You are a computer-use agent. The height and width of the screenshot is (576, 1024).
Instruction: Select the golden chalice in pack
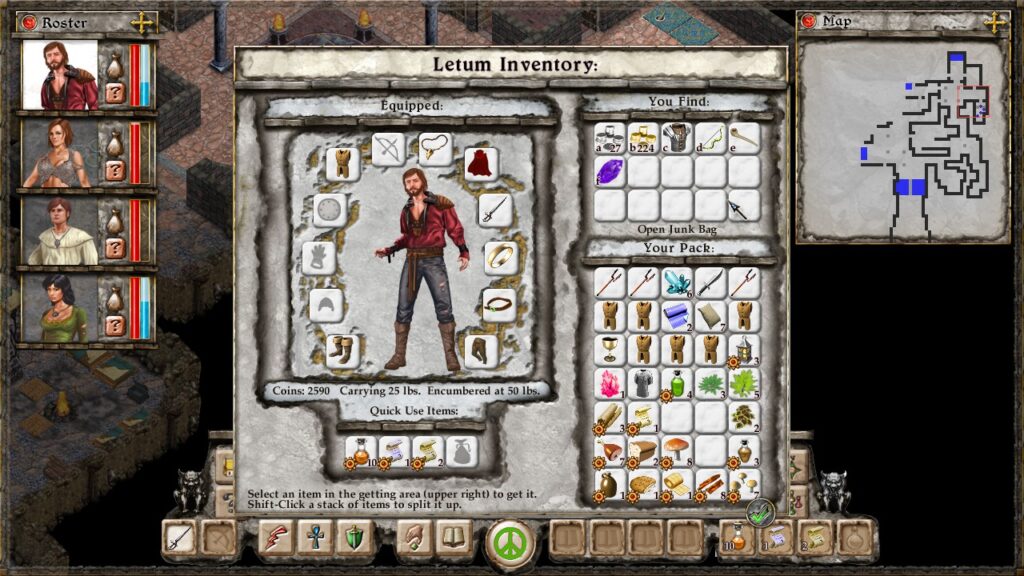point(610,349)
